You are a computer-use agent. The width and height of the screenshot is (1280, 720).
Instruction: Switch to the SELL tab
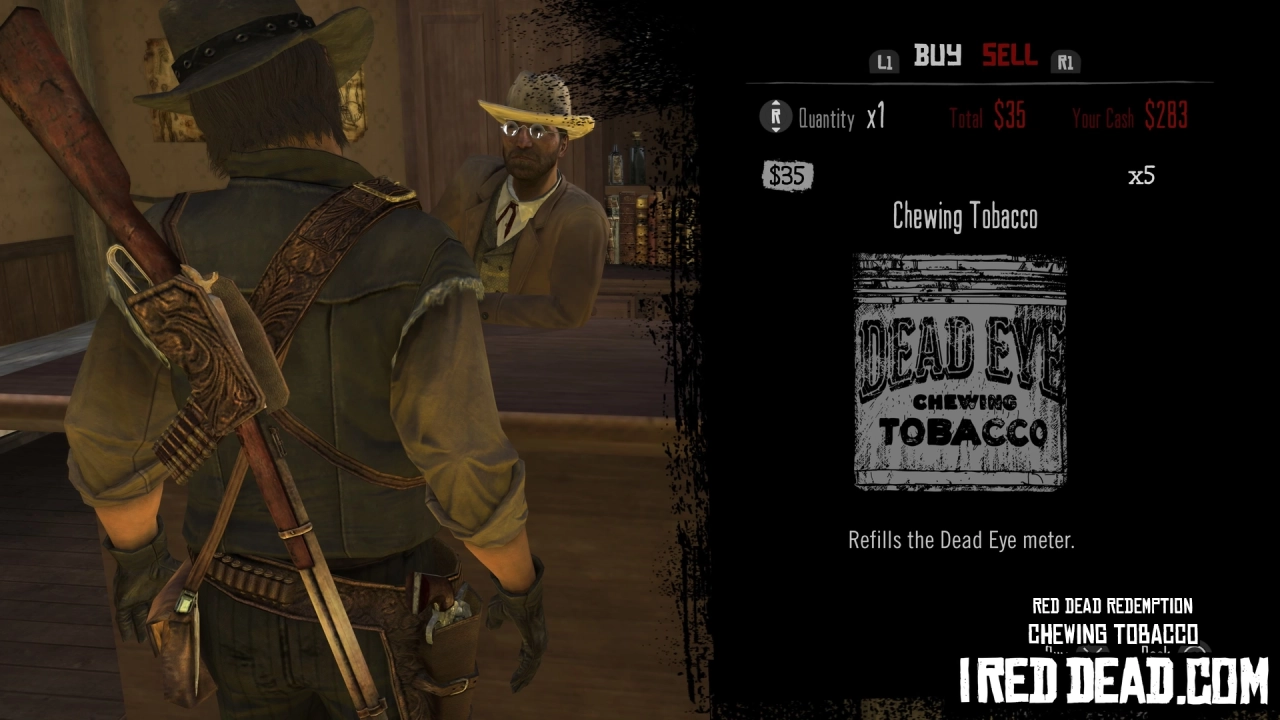pyautogui.click(x=1009, y=56)
